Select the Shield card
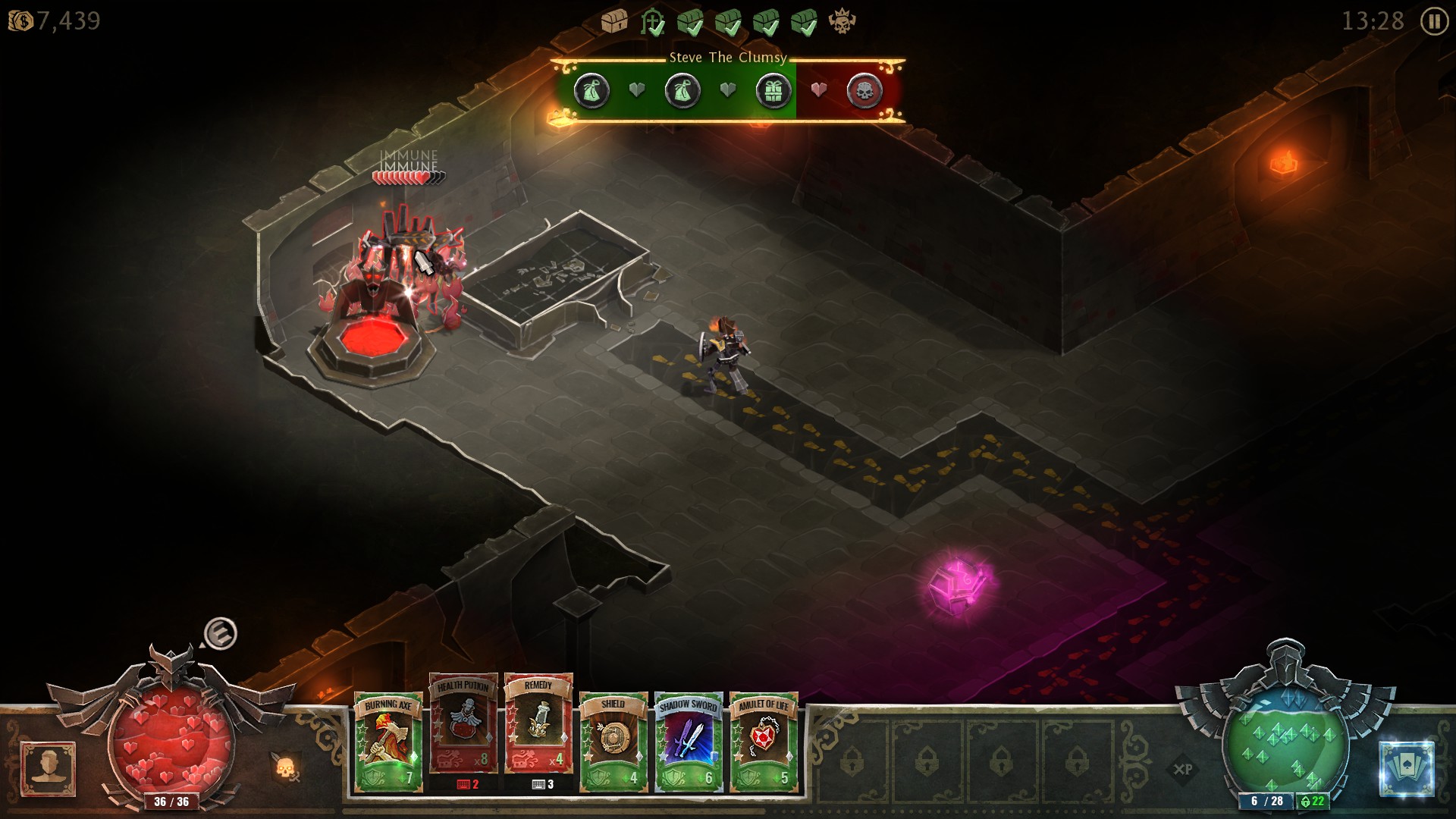Screen dimensions: 1456x819 point(613,742)
